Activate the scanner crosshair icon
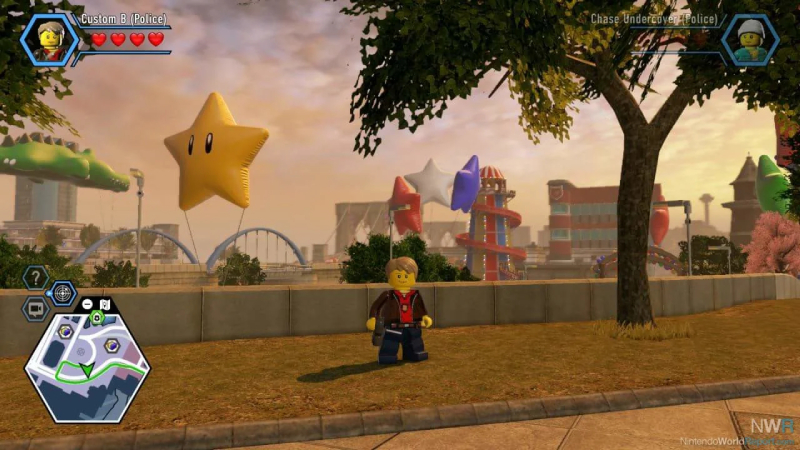Viewport: 800px width, 450px height. (63, 293)
